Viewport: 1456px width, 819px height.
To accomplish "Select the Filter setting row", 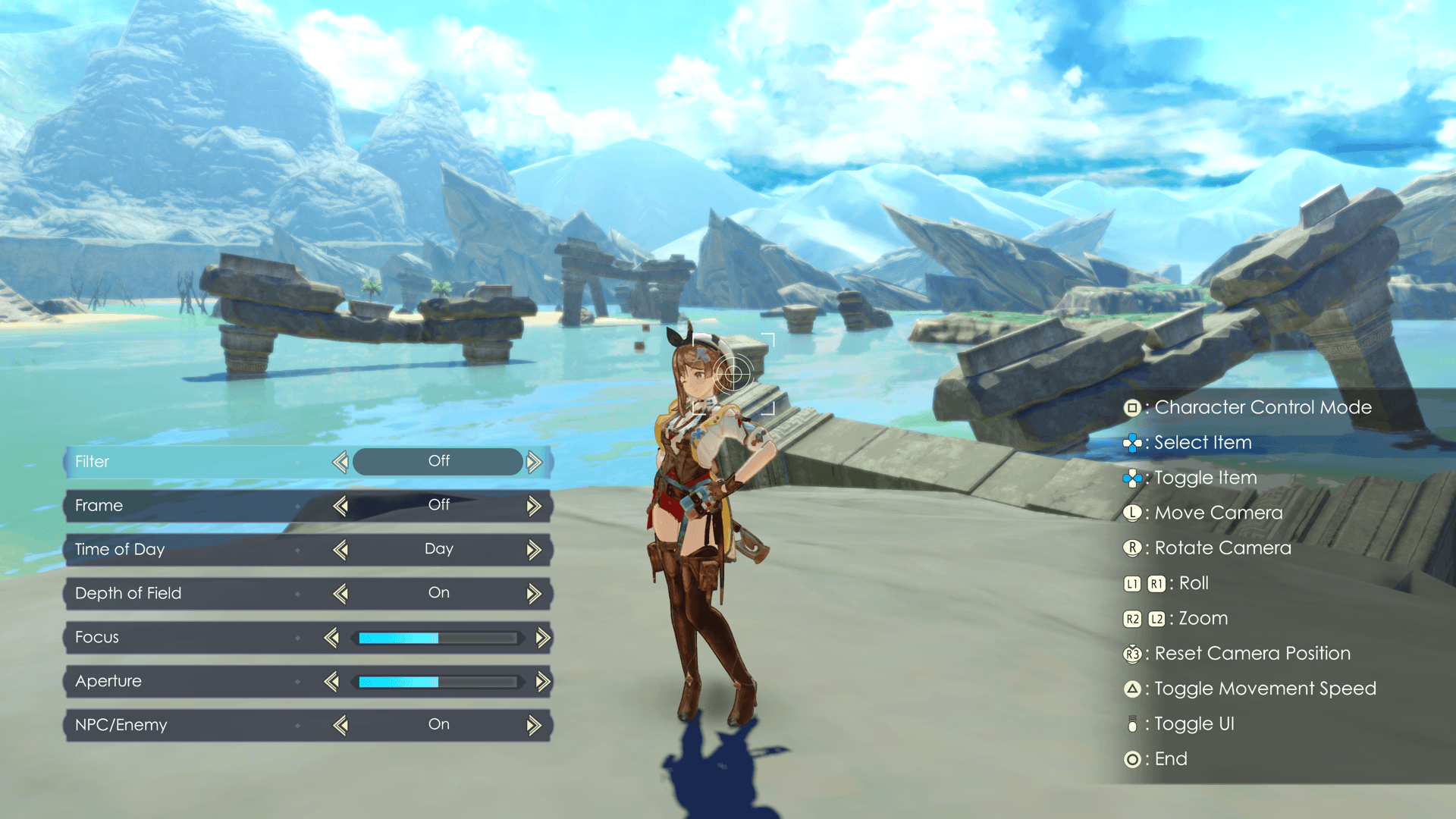I will 182,462.
